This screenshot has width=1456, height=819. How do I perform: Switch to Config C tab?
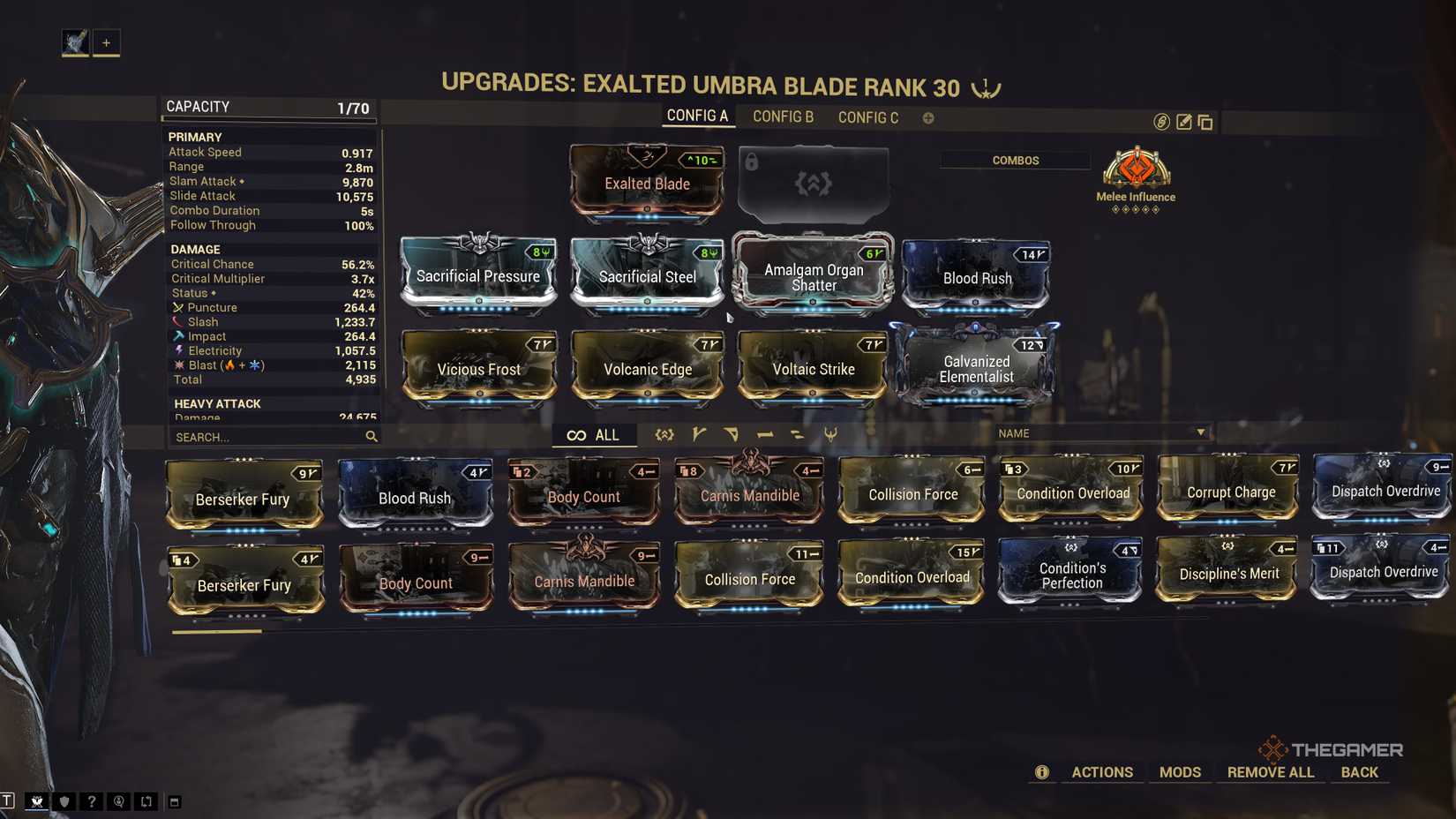[867, 116]
